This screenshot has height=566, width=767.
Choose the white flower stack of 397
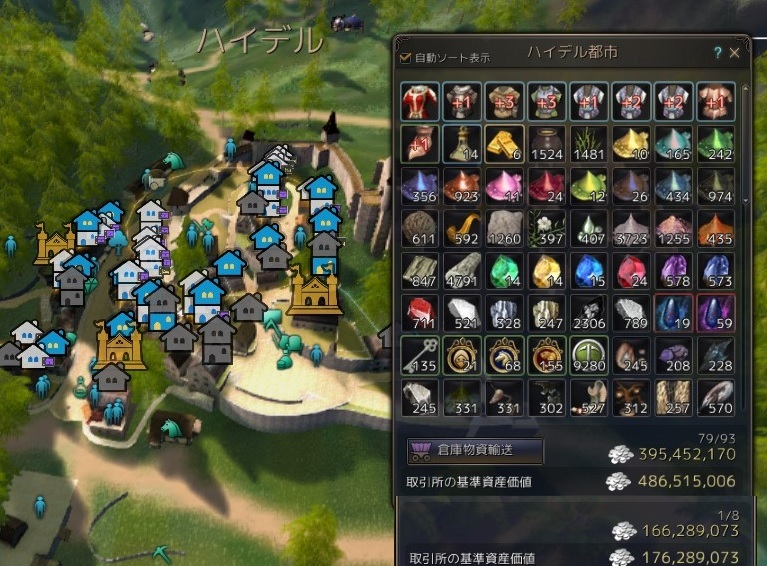click(x=546, y=229)
